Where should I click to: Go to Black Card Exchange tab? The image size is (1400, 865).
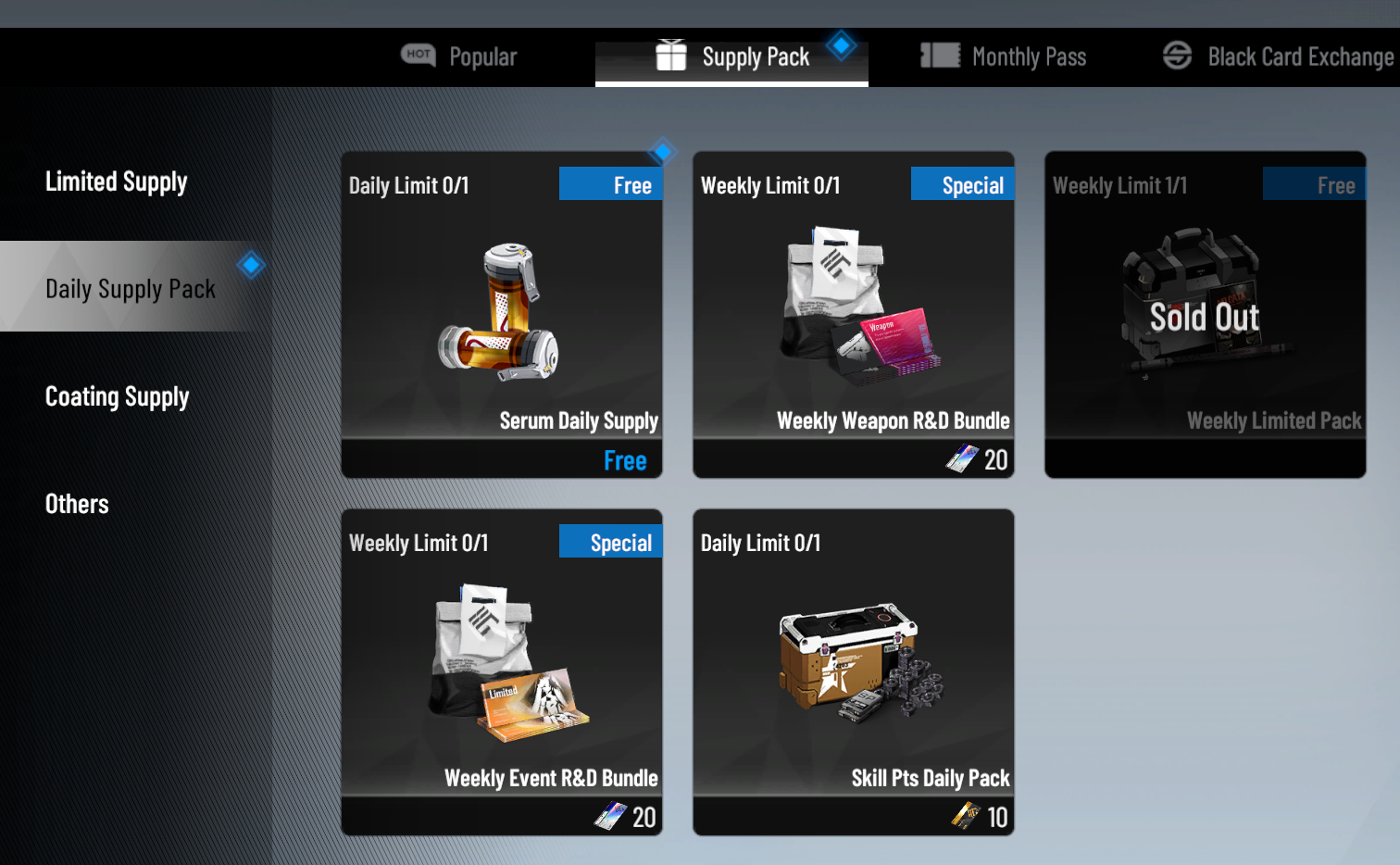(x=1279, y=57)
